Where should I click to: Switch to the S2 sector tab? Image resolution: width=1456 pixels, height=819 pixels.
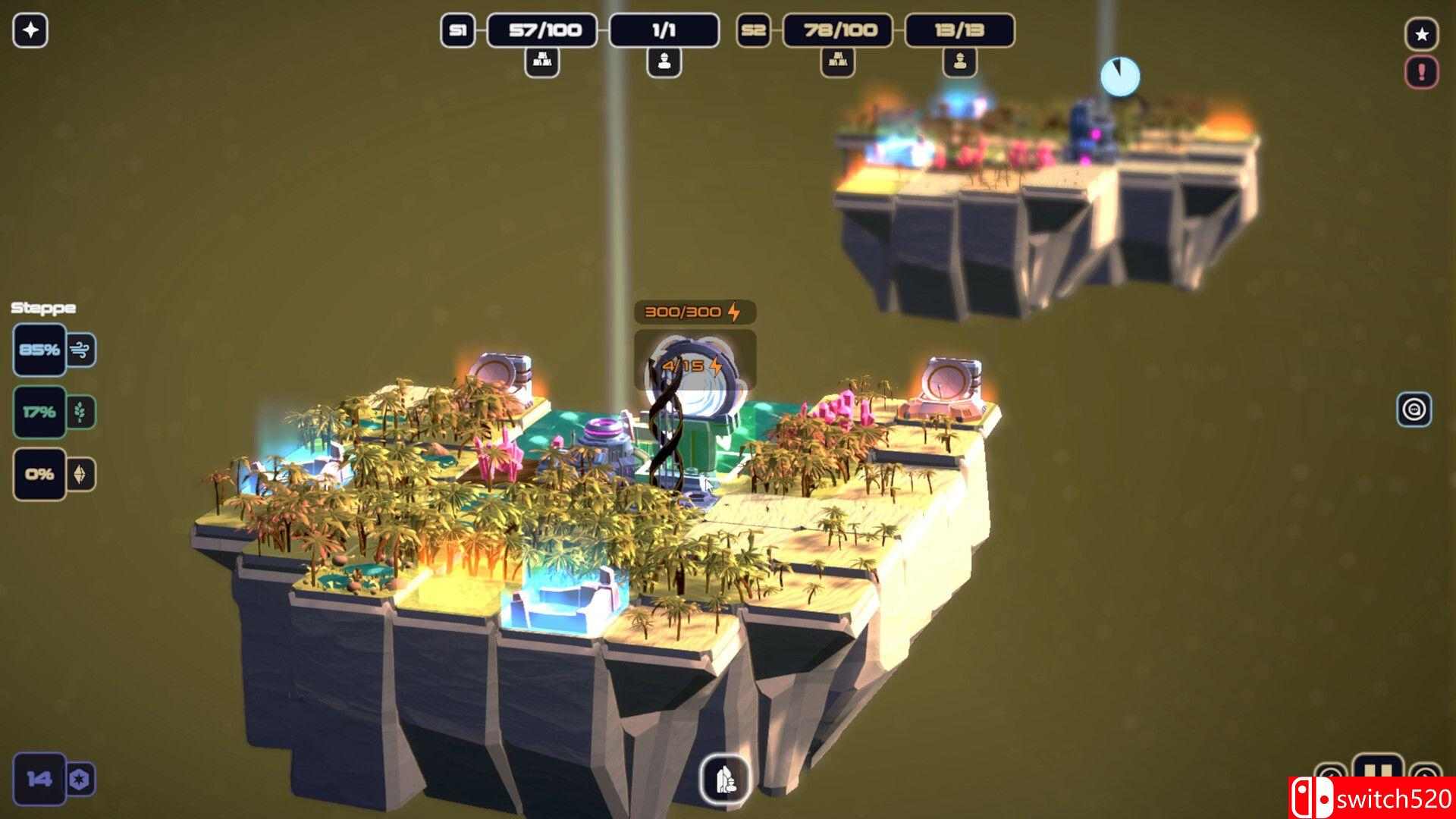click(753, 30)
